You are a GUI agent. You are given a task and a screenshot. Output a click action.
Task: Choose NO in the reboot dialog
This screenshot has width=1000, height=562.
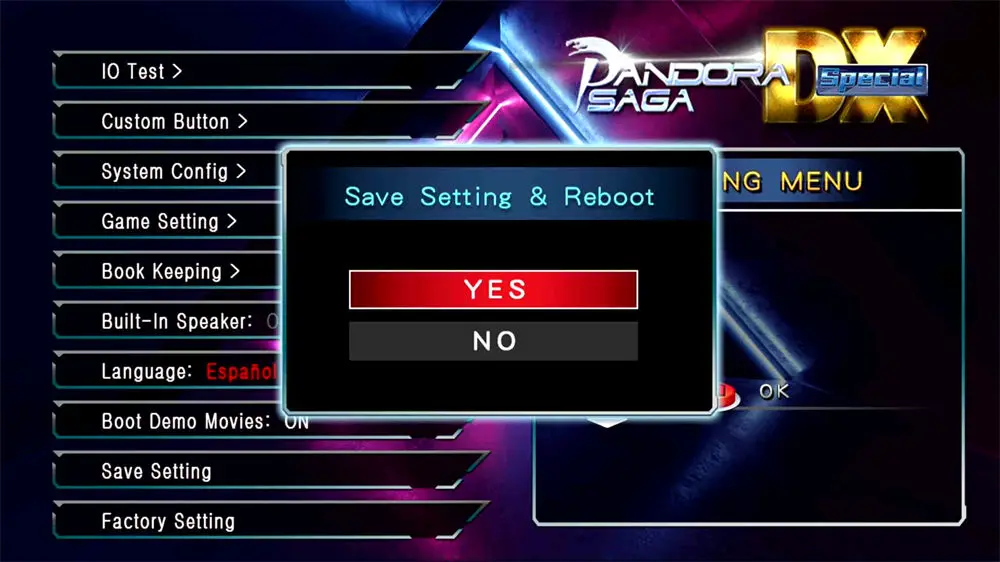click(493, 341)
